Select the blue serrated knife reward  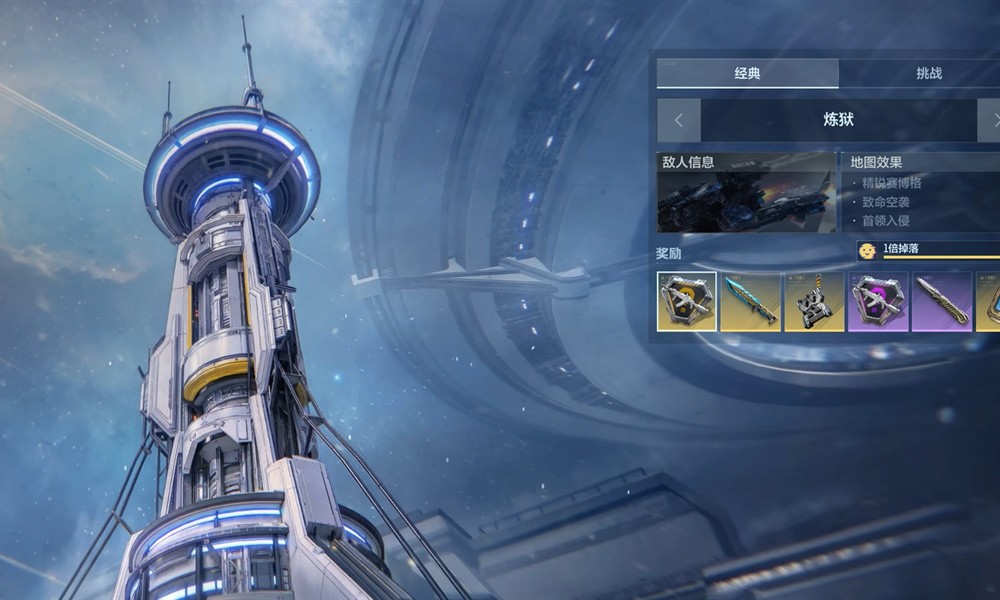click(750, 301)
